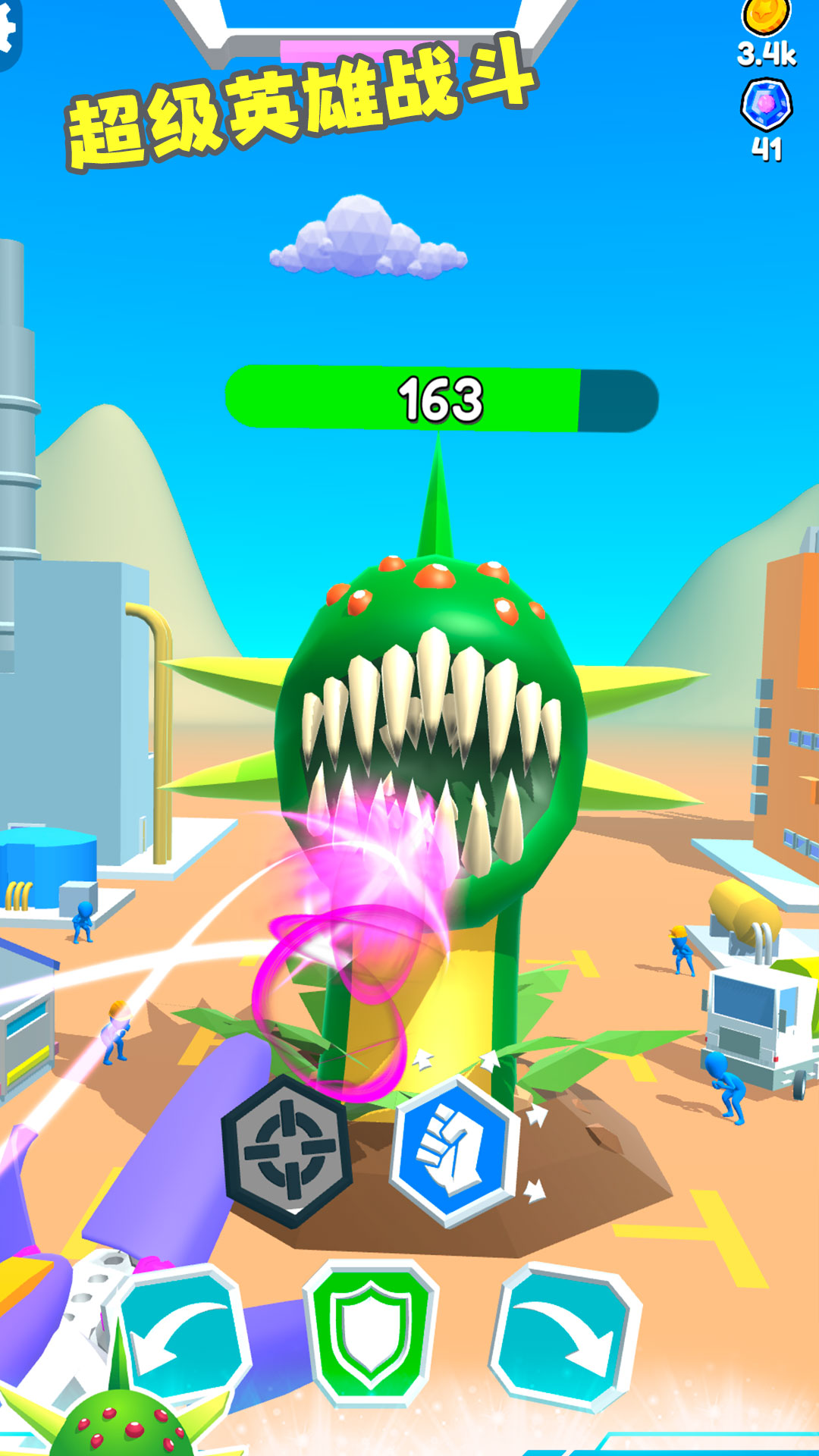This screenshot has width=819, height=1456.
Task: Tap the blue fist punch button
Action: (453, 1150)
